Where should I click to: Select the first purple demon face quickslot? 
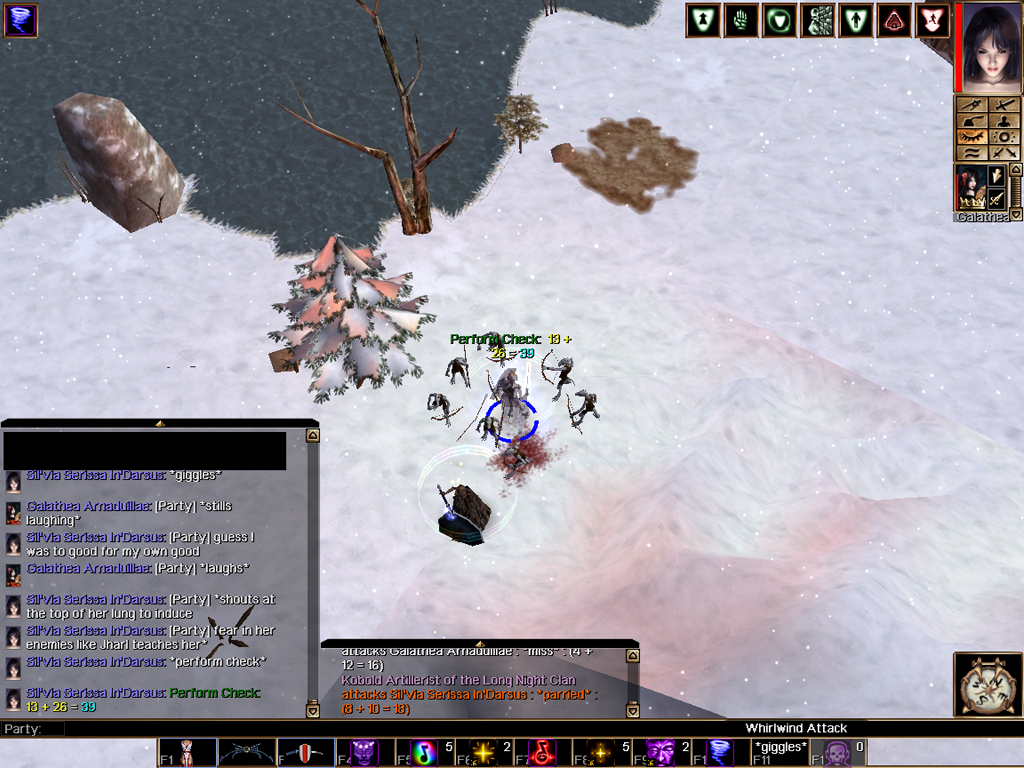tap(364, 752)
